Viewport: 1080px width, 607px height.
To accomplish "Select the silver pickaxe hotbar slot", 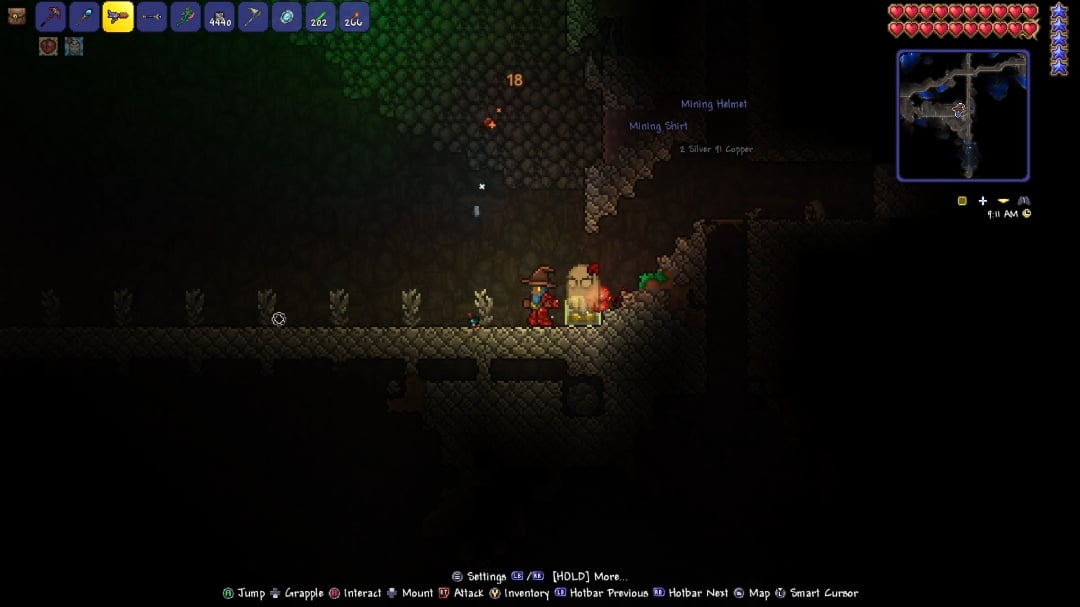I will coord(253,17).
